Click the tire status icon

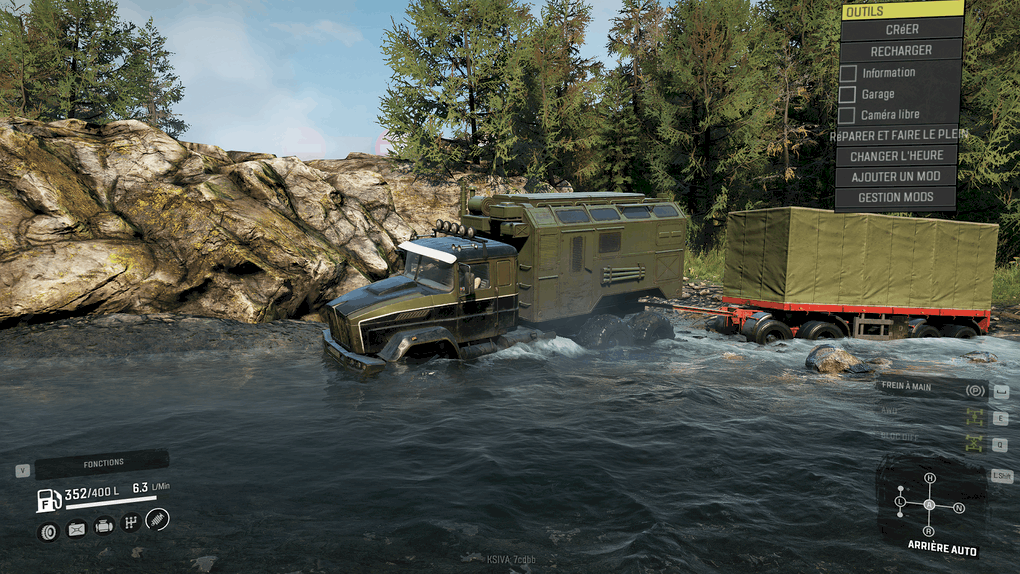pyautogui.click(x=48, y=529)
